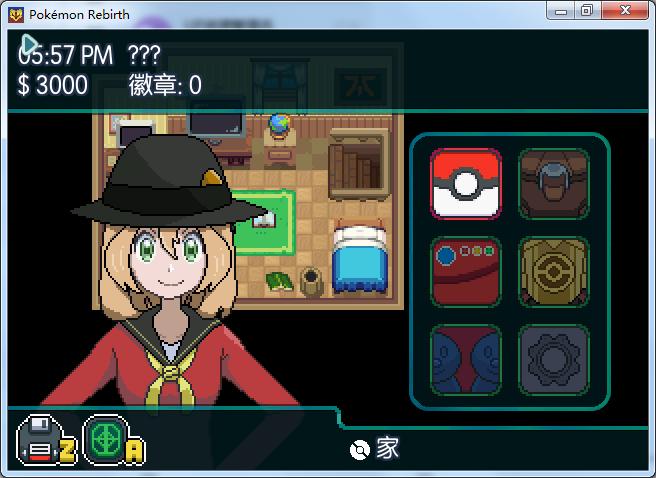Open the gear options icon
Image resolution: width=656 pixels, height=478 pixels.
[553, 359]
